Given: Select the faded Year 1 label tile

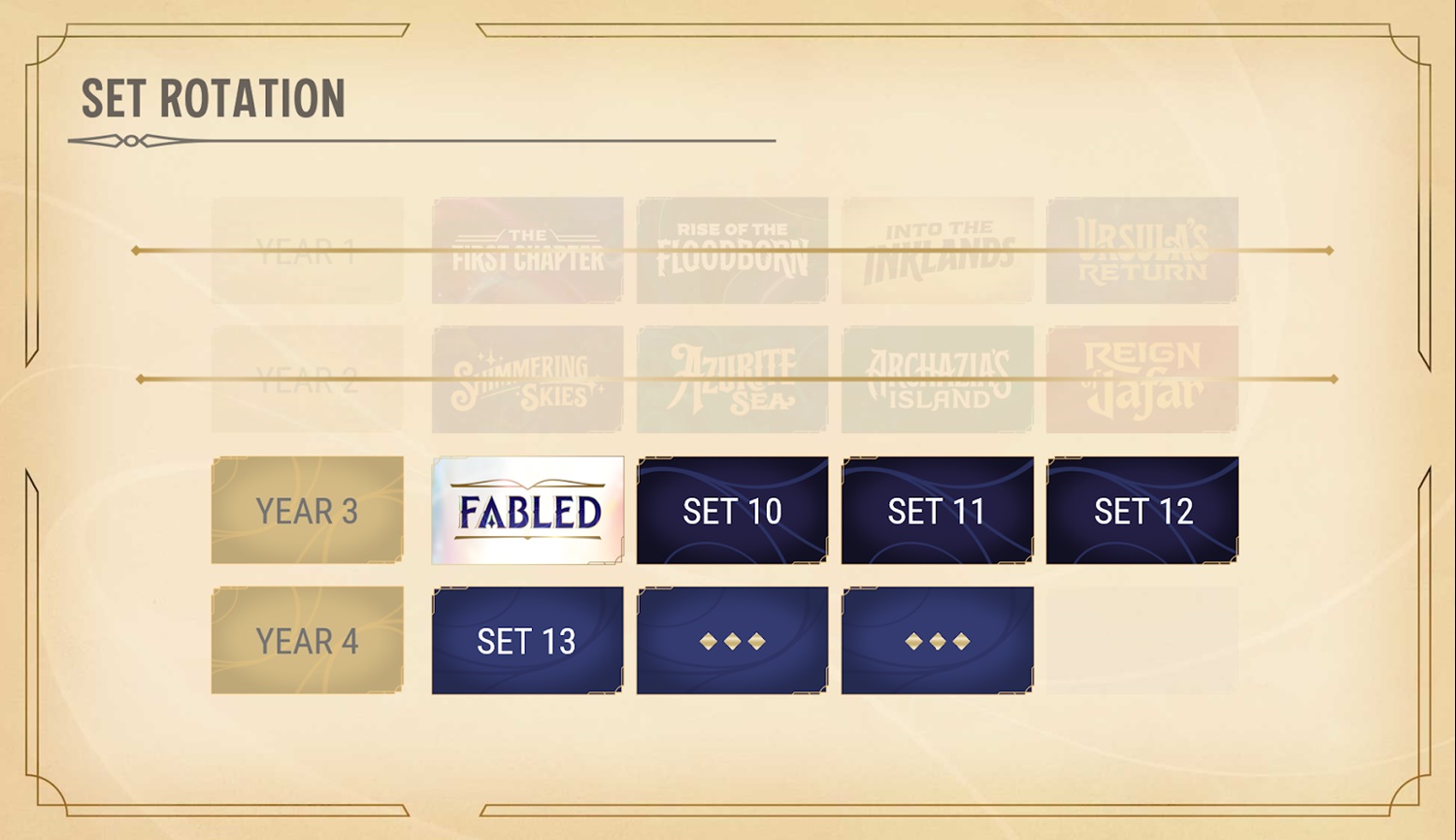Looking at the screenshot, I should tap(307, 251).
